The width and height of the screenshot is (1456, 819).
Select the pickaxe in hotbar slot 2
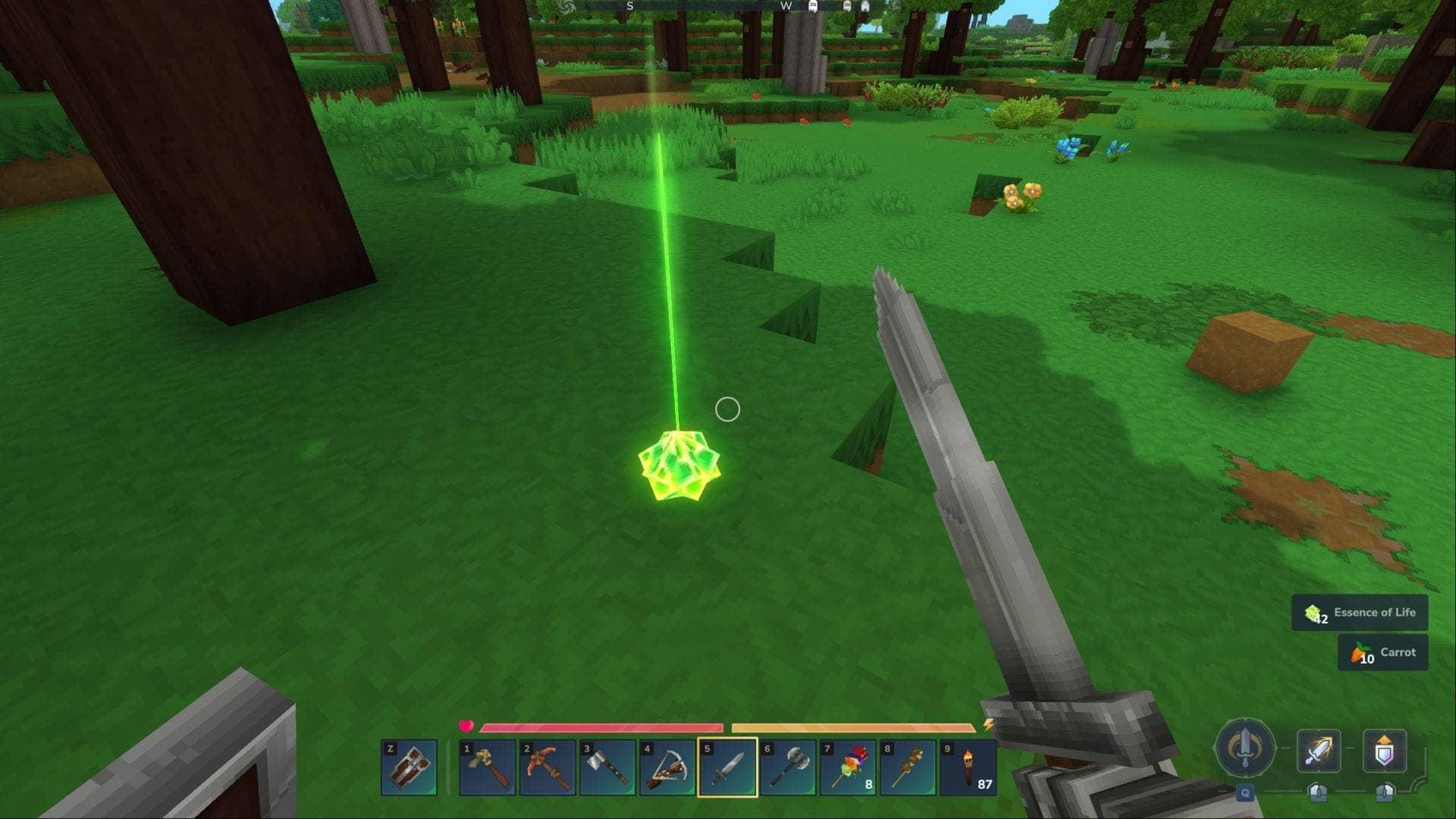click(547, 767)
